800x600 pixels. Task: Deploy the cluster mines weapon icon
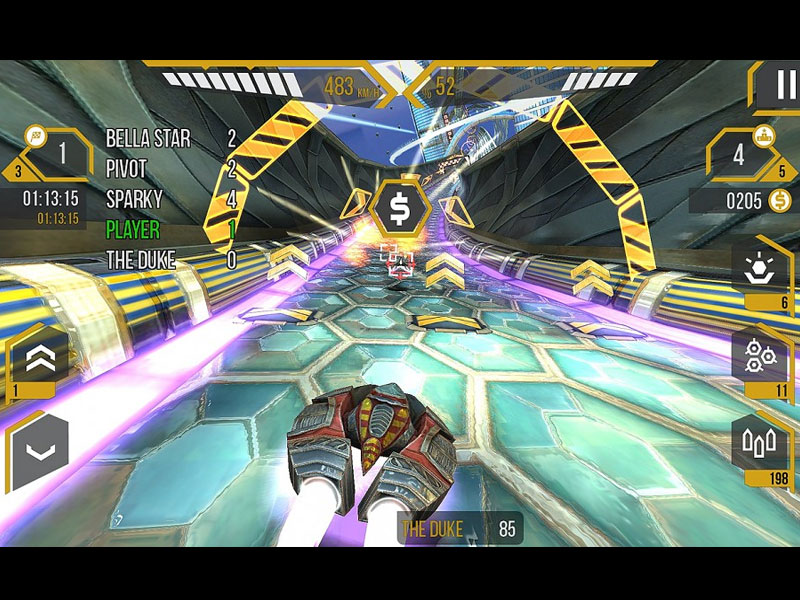pyautogui.click(x=760, y=356)
